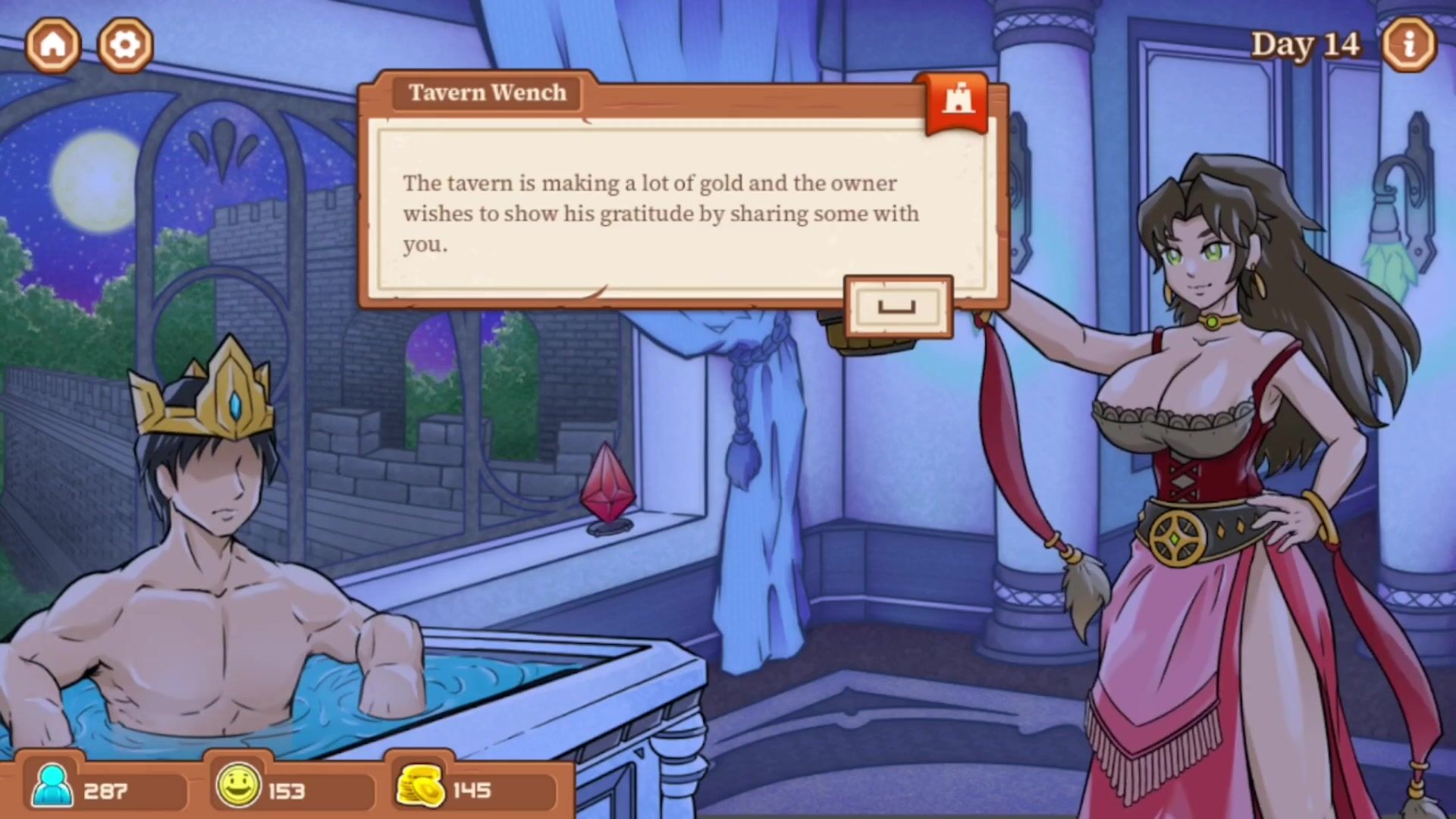The height and width of the screenshot is (819, 1456).
Task: Go to the home screen
Action: click(x=53, y=45)
